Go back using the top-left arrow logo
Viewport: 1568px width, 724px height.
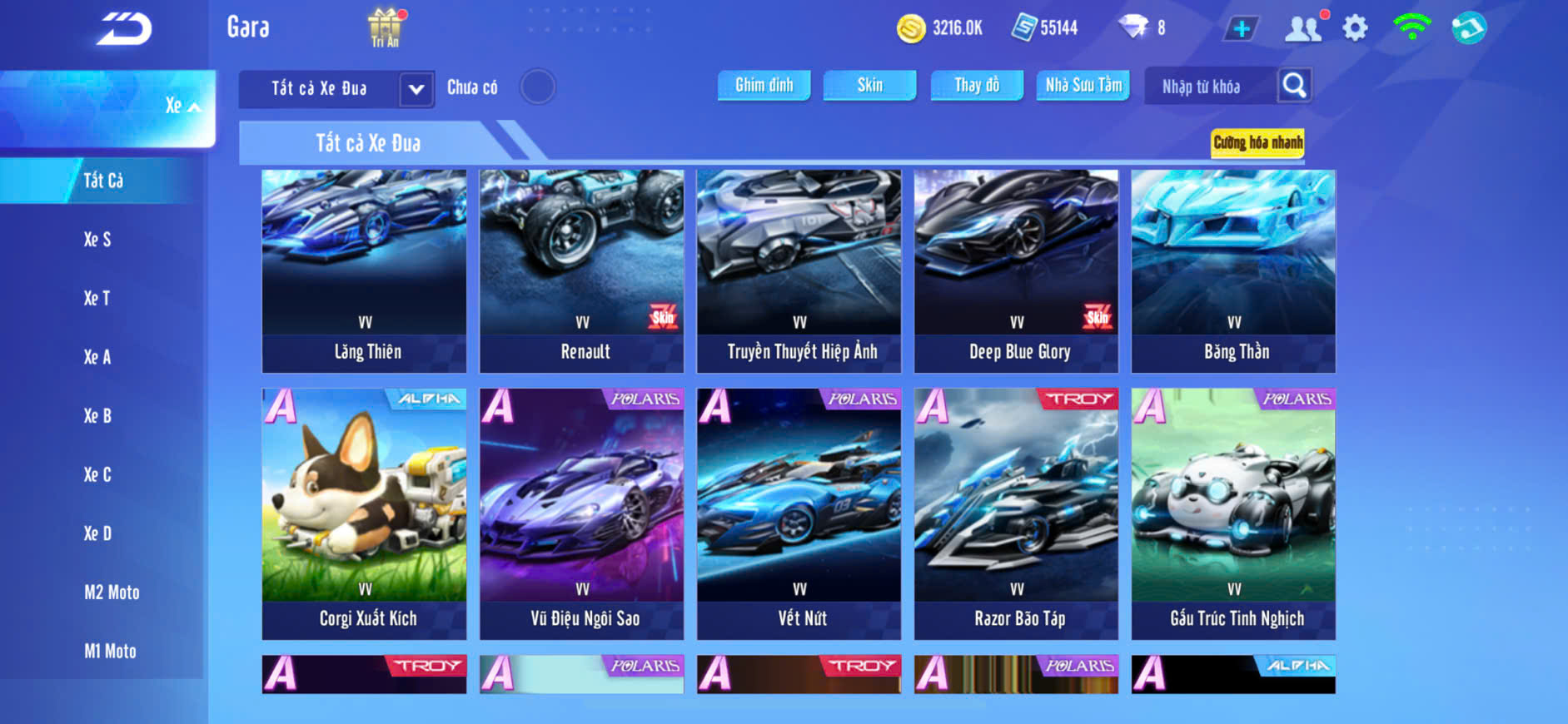(x=124, y=29)
